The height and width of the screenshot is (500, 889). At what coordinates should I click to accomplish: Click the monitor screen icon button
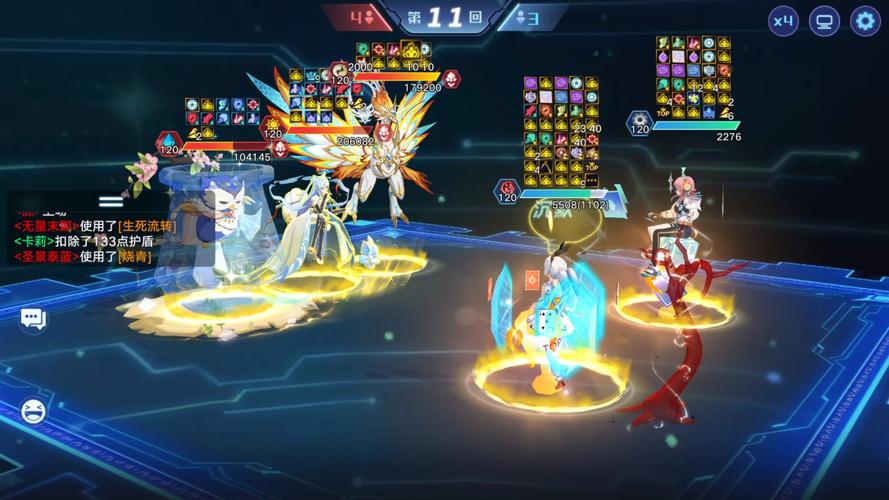click(x=824, y=20)
